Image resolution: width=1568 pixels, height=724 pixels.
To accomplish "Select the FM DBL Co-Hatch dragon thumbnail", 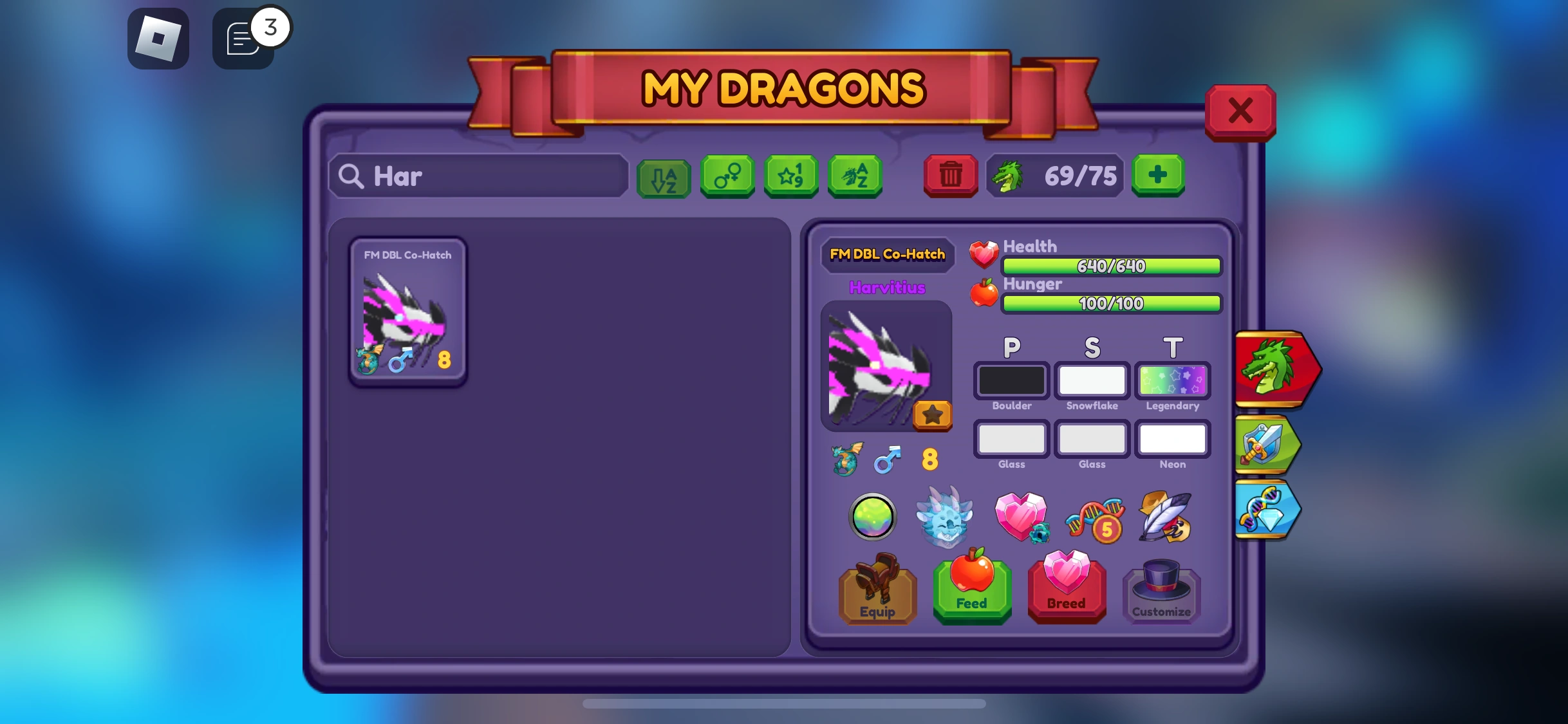I will click(x=407, y=312).
